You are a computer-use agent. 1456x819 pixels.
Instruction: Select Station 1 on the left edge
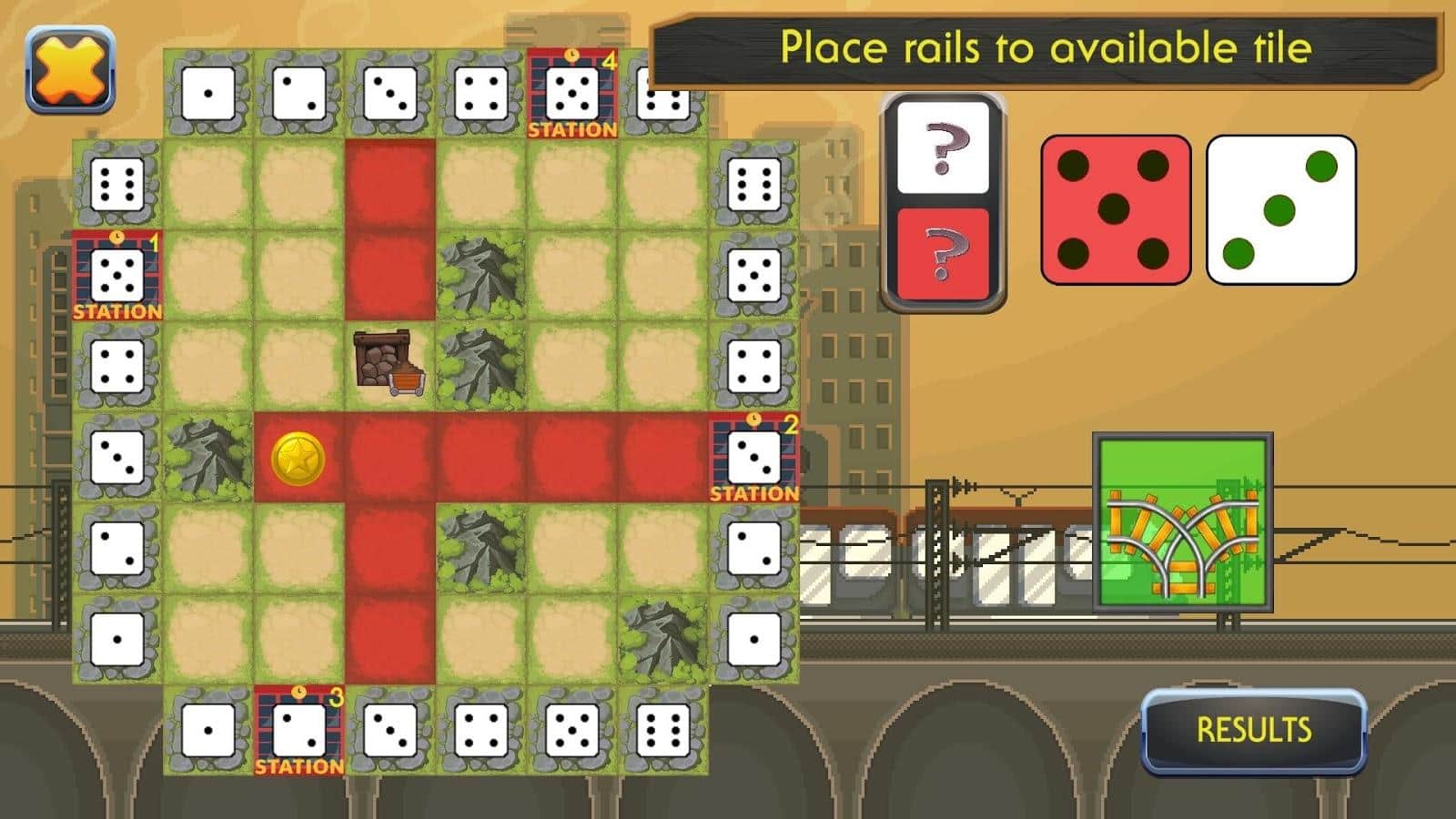tap(117, 276)
